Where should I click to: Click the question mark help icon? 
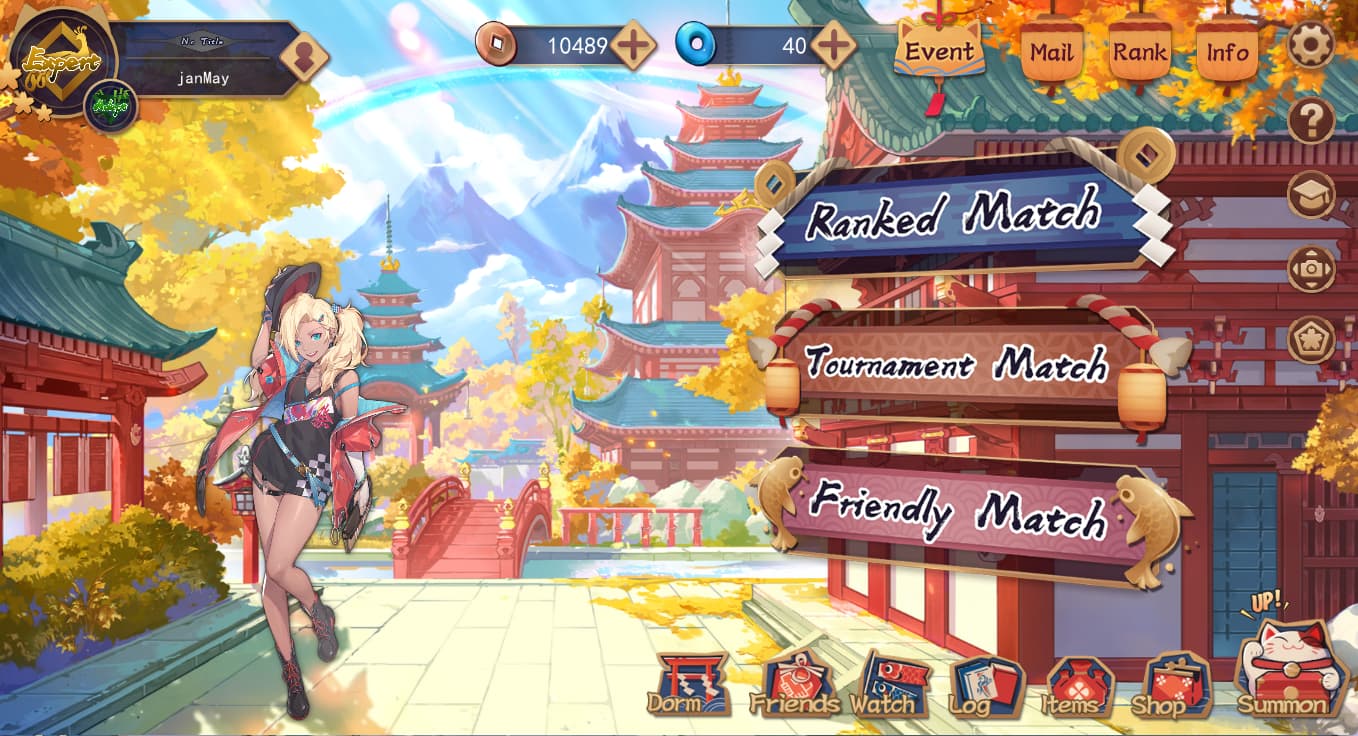1310,121
